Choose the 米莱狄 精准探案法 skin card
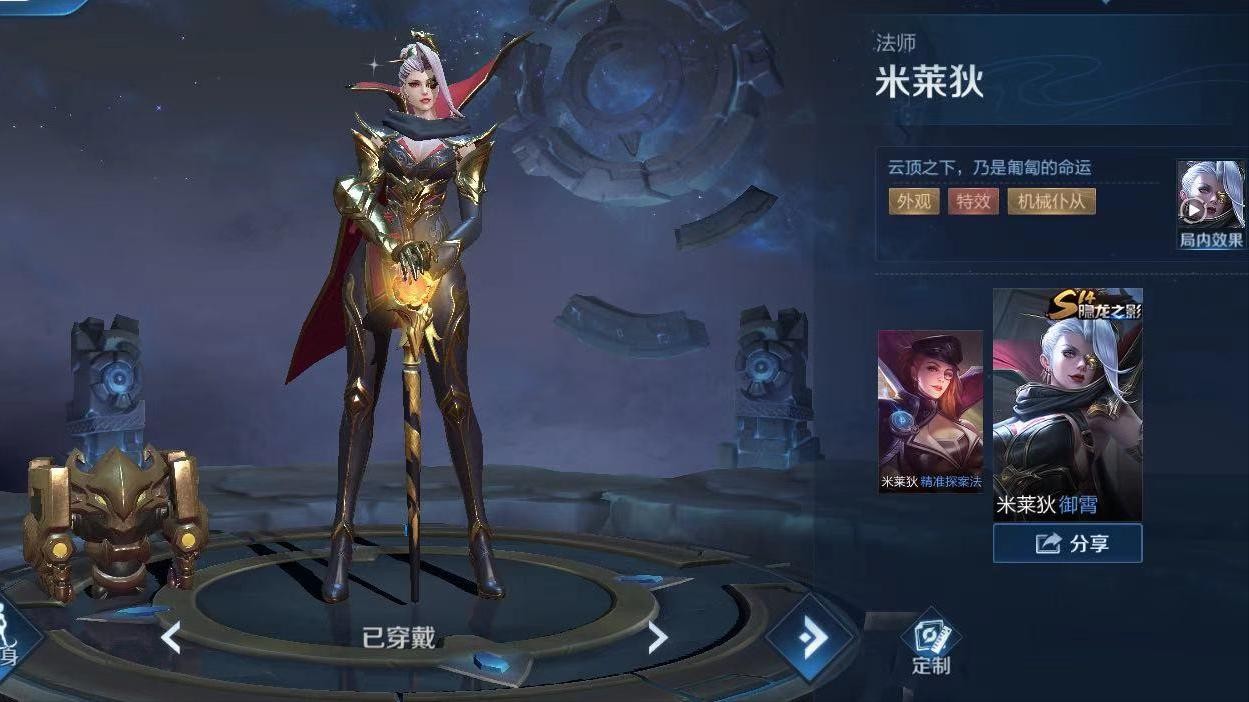The height and width of the screenshot is (702, 1249). pyautogui.click(x=930, y=410)
